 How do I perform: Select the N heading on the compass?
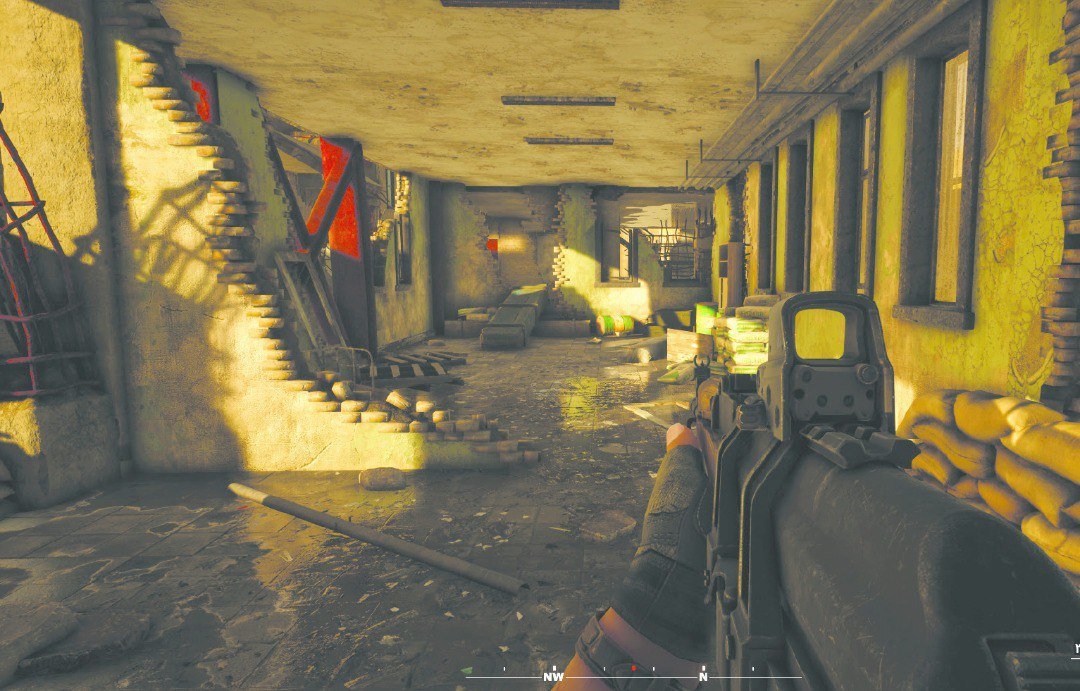pos(703,677)
